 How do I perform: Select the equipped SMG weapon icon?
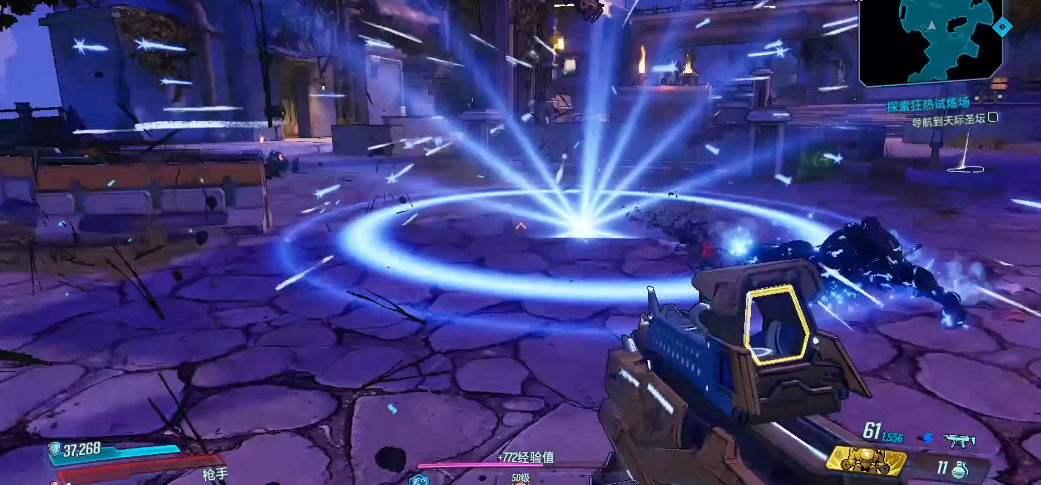(x=957, y=438)
